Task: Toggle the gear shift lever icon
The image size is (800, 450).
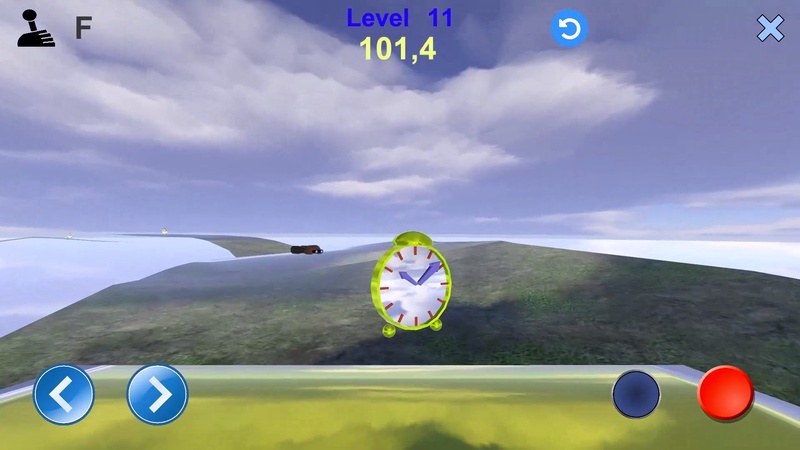Action: pos(38,28)
